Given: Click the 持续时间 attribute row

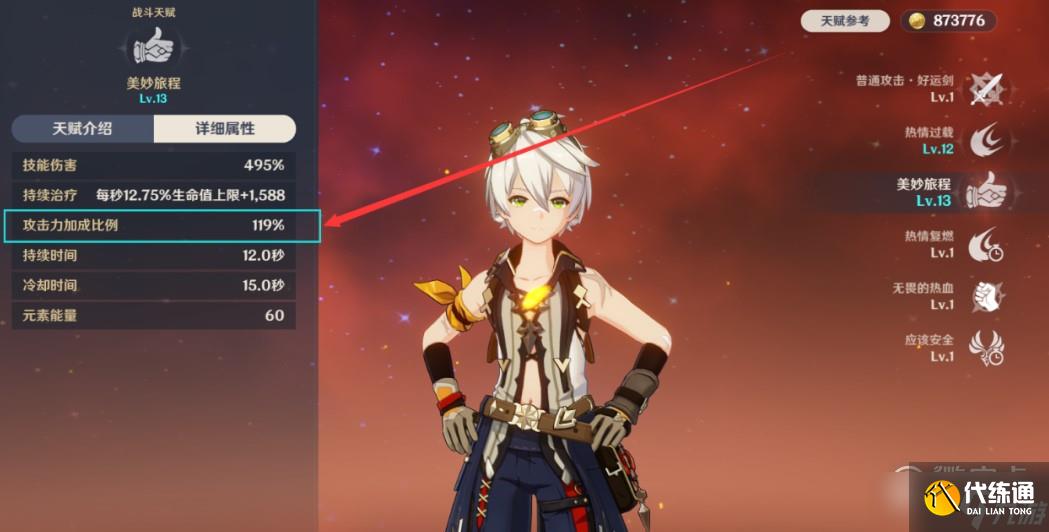Looking at the screenshot, I should click(x=154, y=255).
